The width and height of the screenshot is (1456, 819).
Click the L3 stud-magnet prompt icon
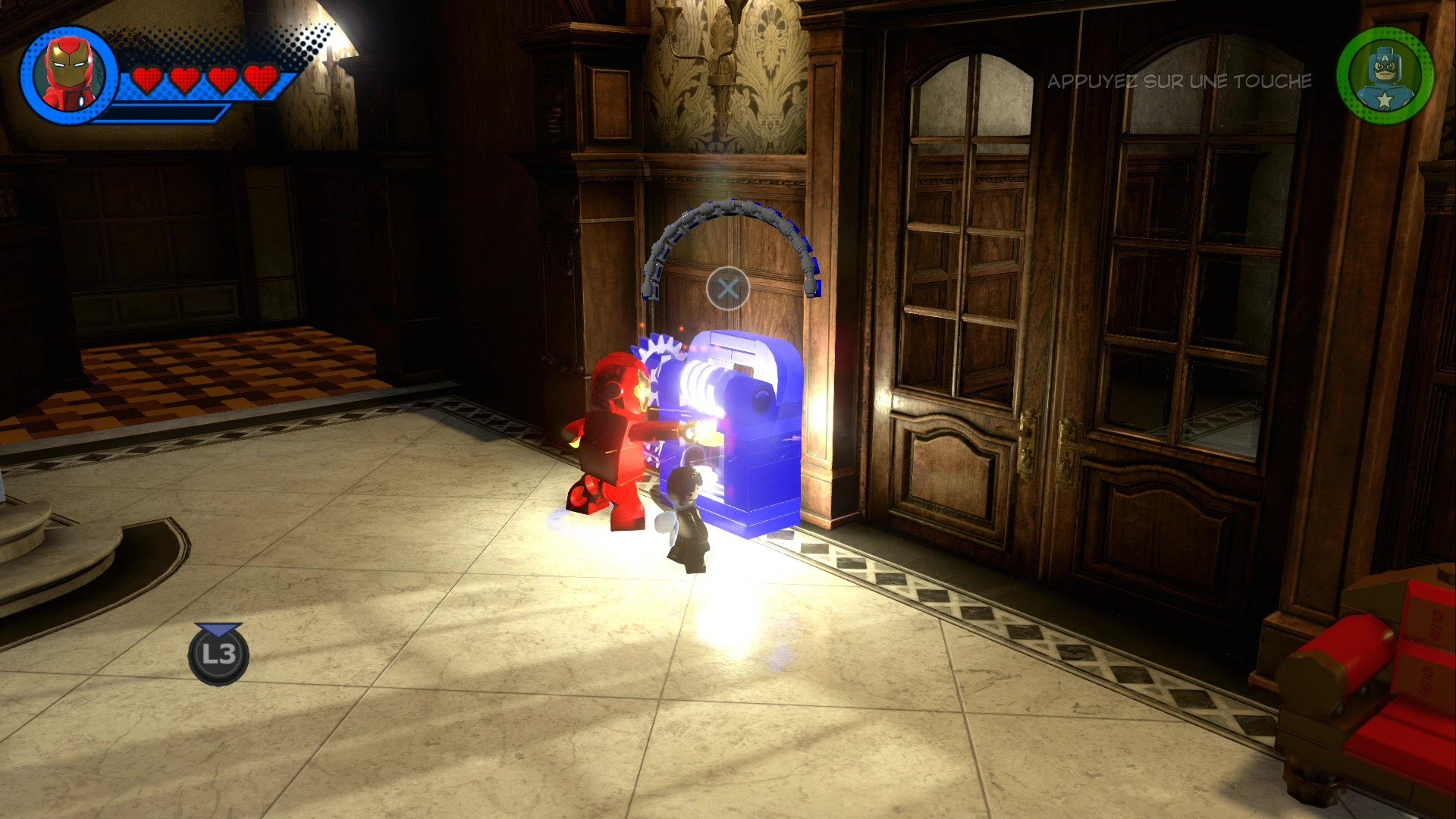(218, 657)
